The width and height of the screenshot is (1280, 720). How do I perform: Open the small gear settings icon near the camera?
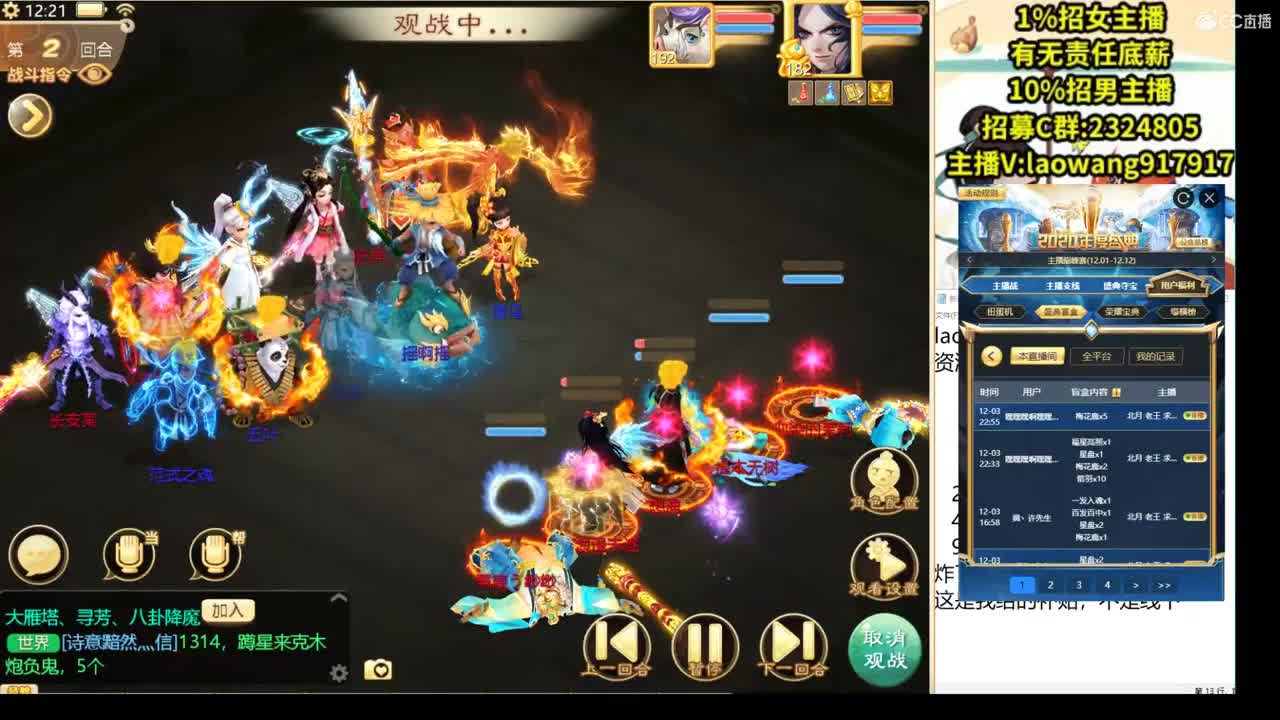coord(338,672)
